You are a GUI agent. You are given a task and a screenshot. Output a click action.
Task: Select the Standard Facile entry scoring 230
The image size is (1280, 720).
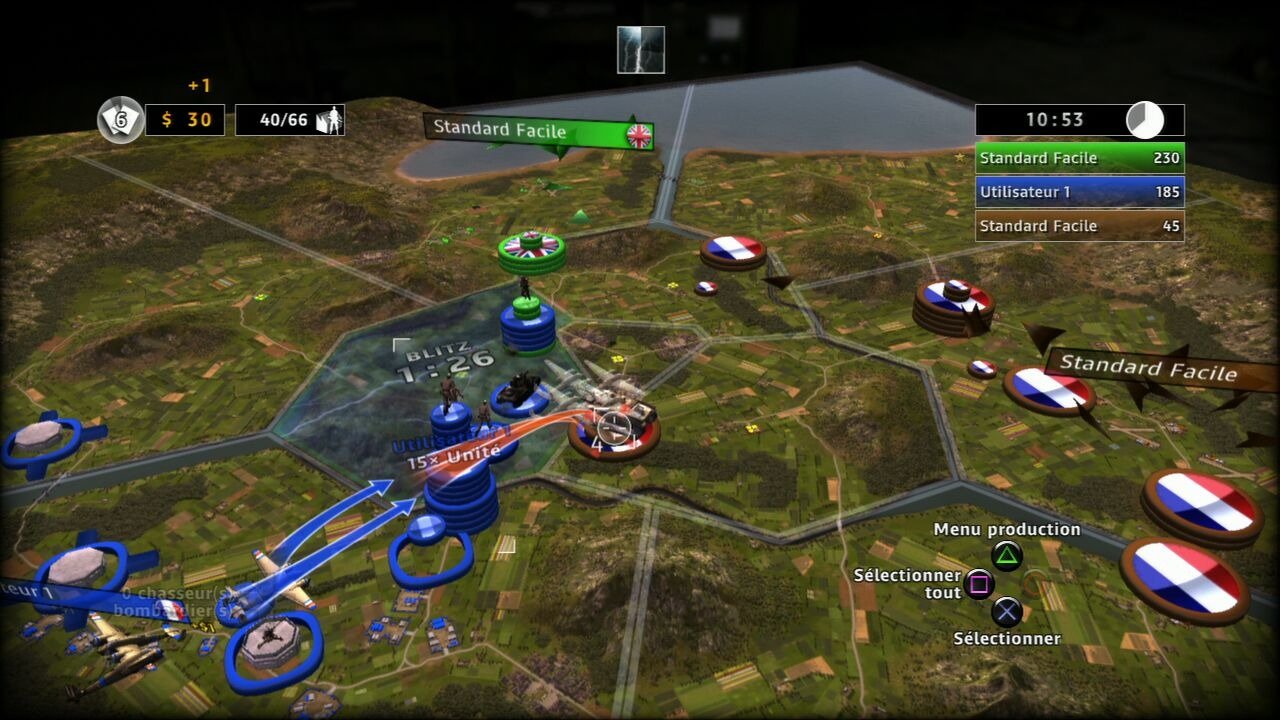(1080, 157)
